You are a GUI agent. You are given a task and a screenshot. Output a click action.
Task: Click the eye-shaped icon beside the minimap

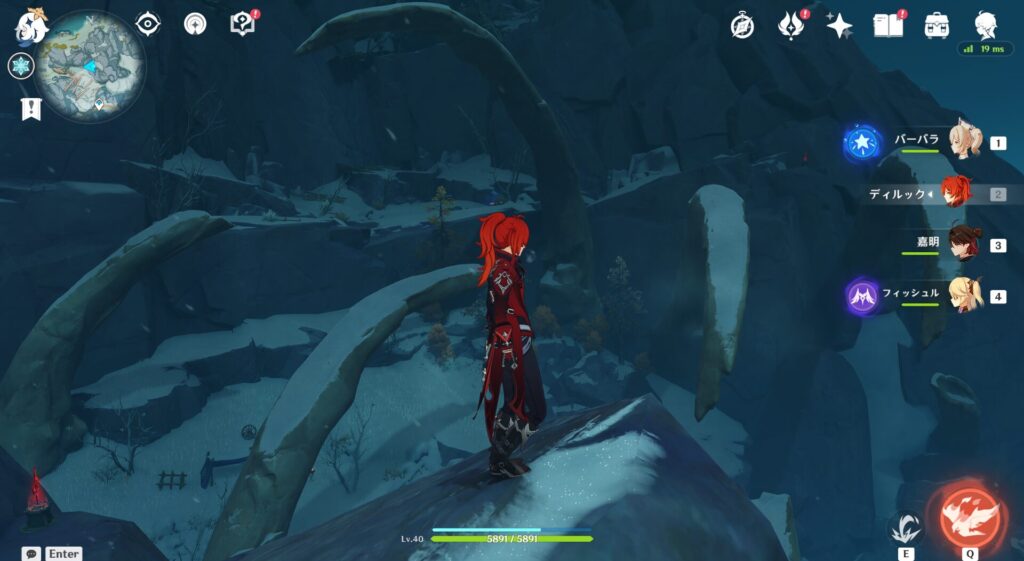point(148,24)
